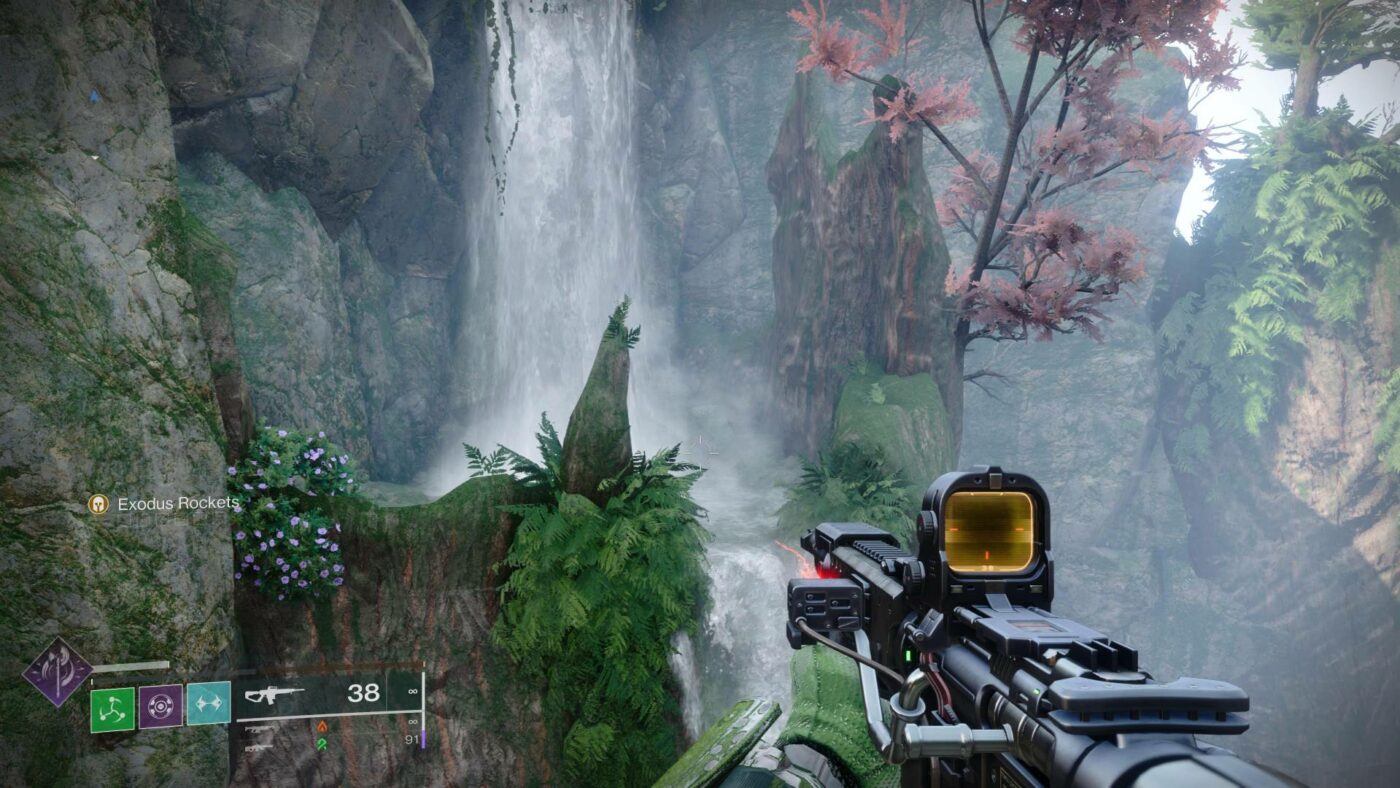Select the heavy weapon silhouette in the HUD
1400x788 pixels.
pyautogui.click(x=255, y=748)
